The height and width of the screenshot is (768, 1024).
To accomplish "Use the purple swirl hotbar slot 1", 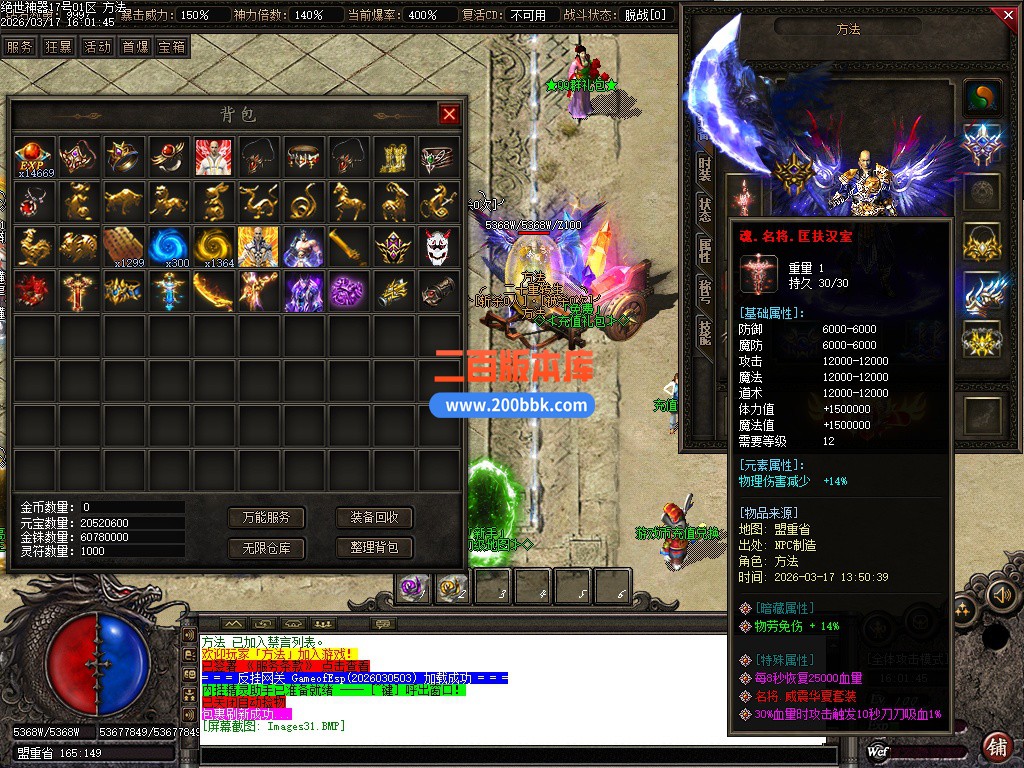I will [x=413, y=589].
